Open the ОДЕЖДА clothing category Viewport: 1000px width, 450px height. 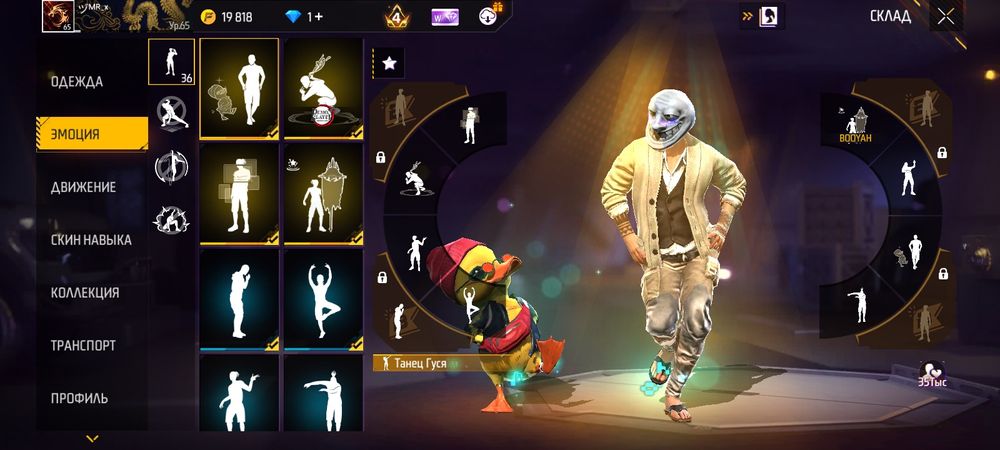78,82
